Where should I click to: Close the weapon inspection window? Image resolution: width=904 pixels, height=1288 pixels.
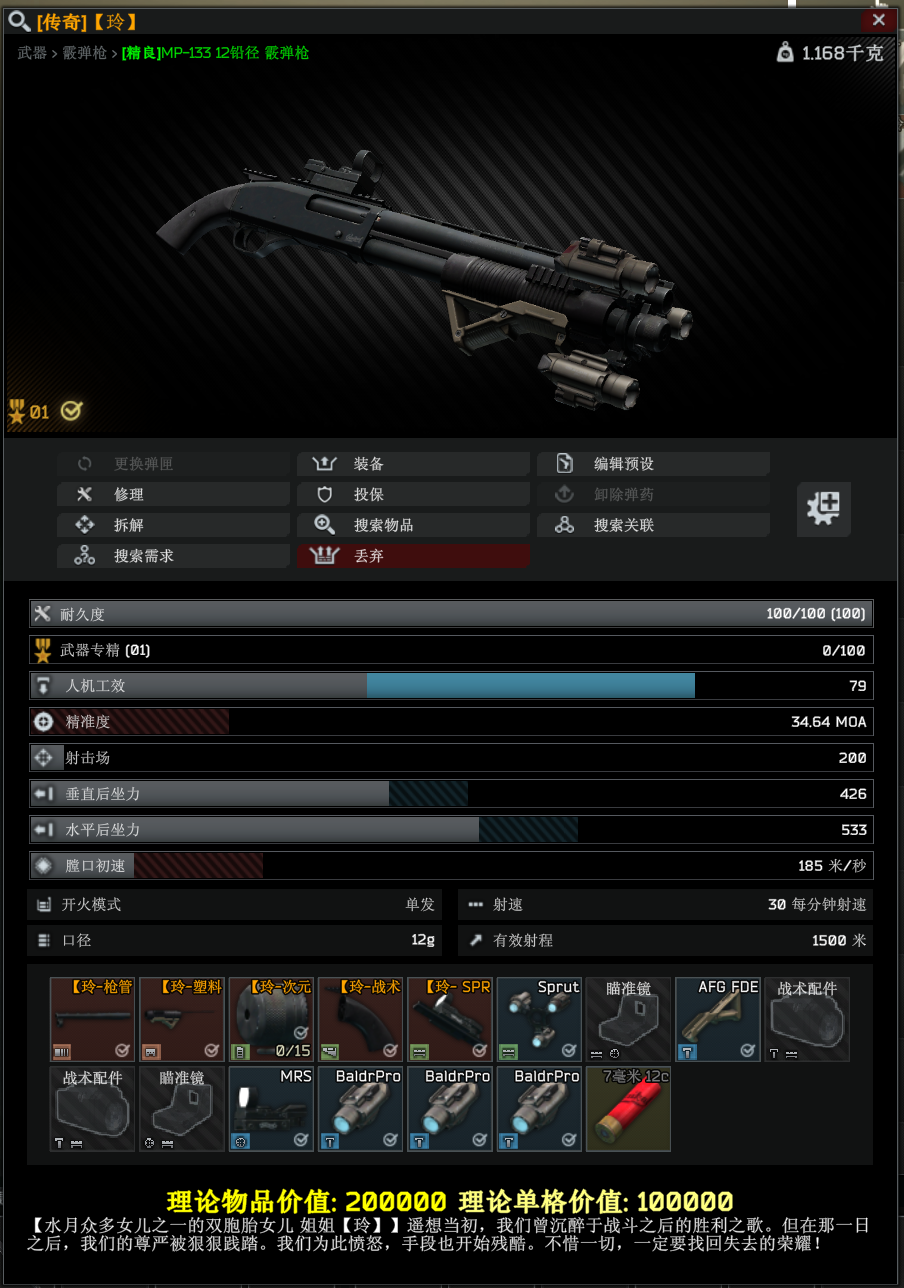(878, 20)
